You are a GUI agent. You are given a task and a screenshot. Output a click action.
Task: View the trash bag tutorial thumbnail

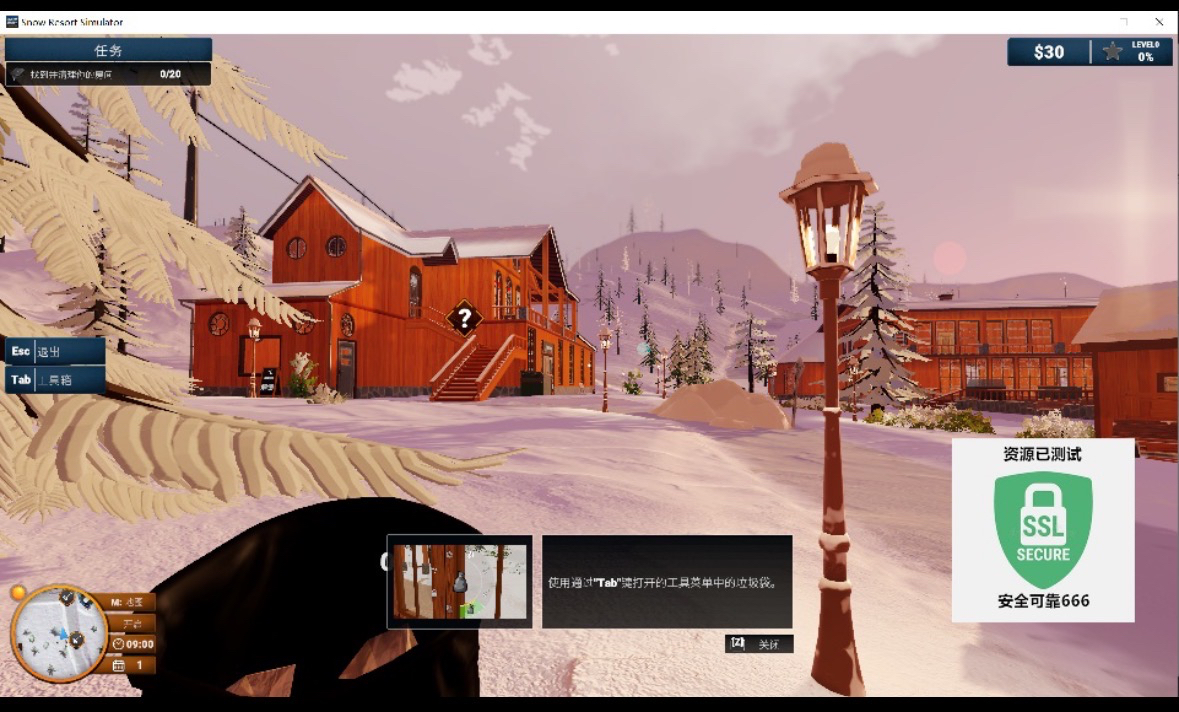point(459,581)
